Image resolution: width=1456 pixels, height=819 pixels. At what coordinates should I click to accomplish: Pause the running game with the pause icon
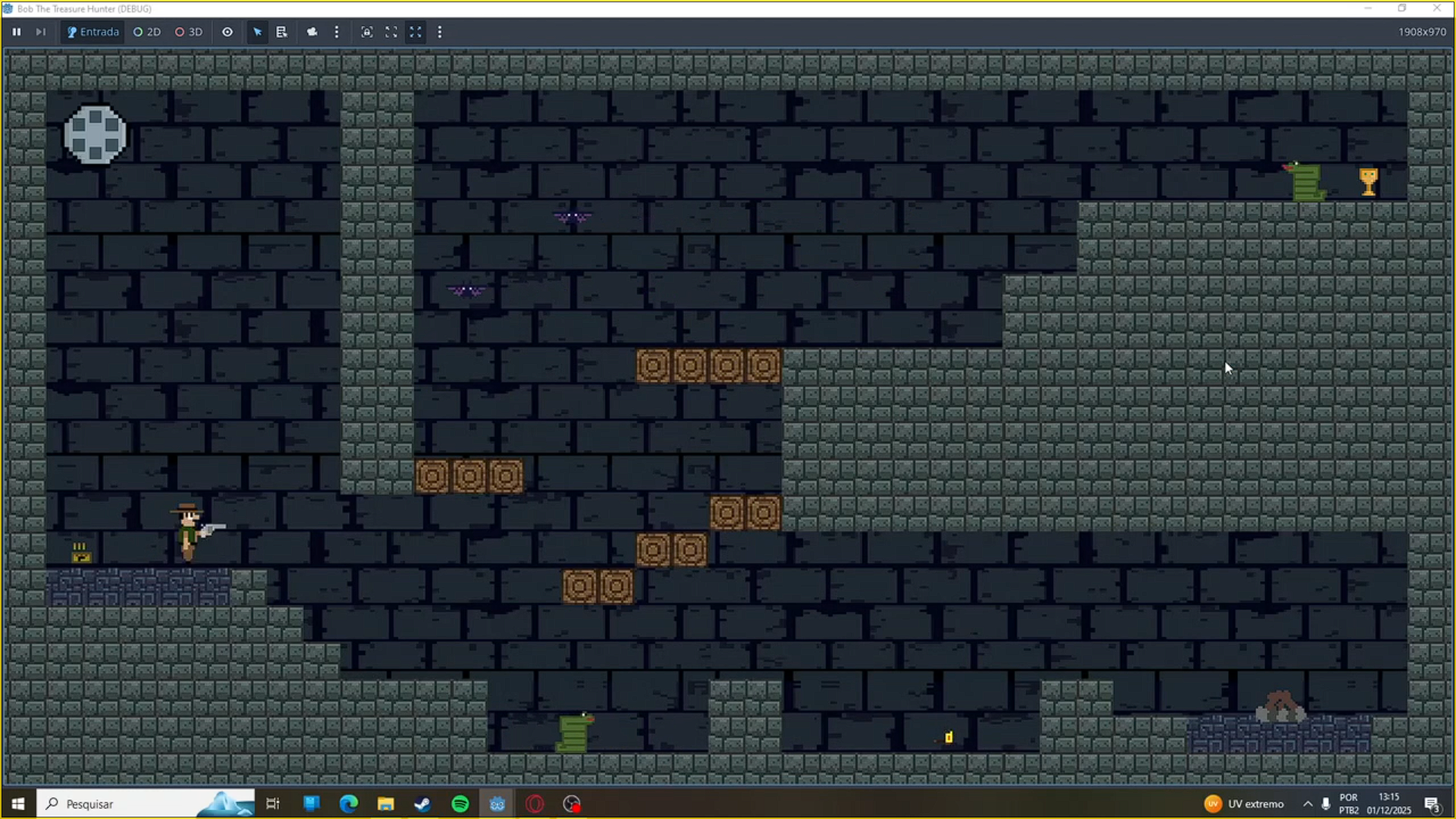(x=16, y=32)
